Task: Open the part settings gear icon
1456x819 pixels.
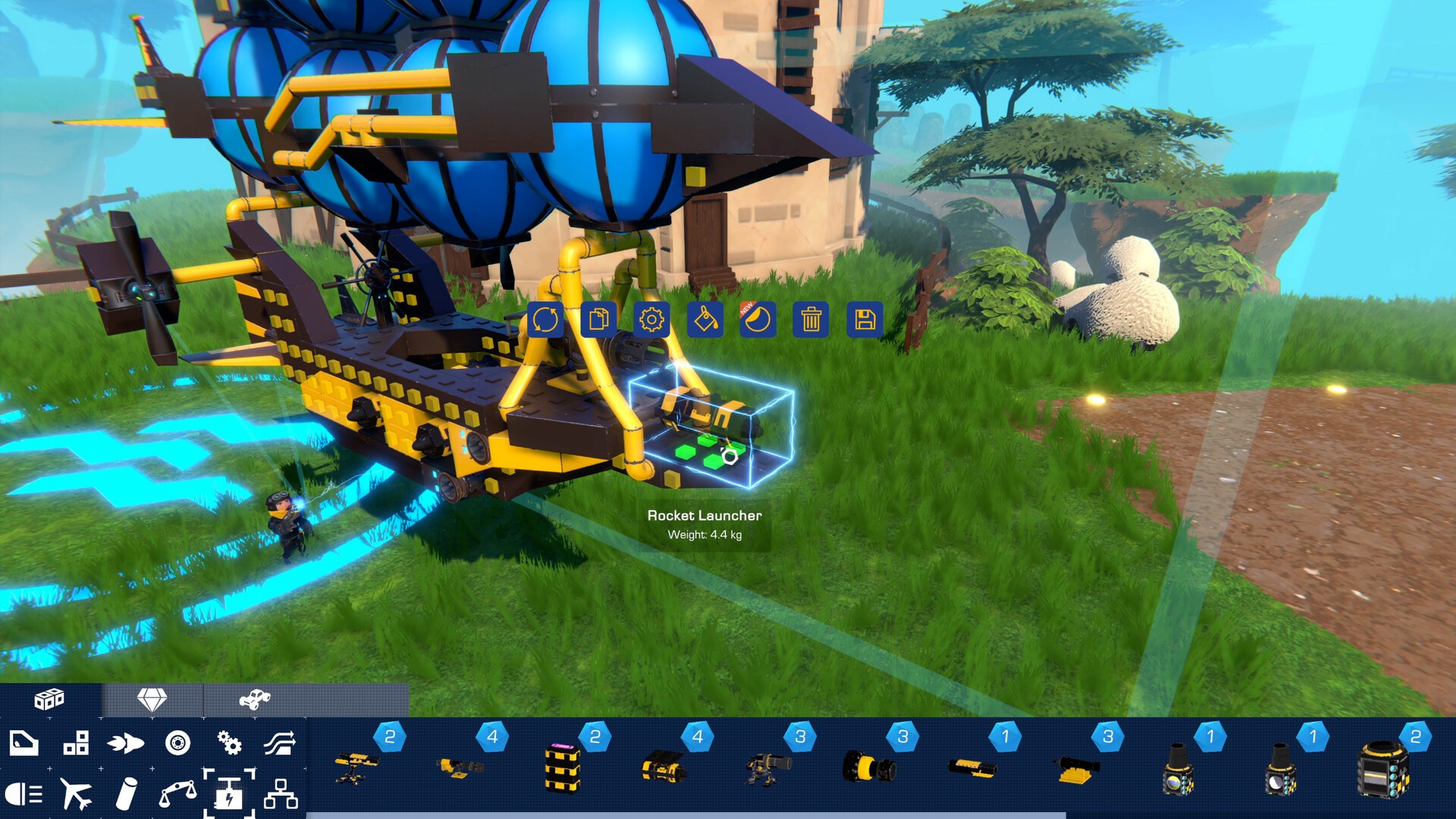Action: [651, 321]
